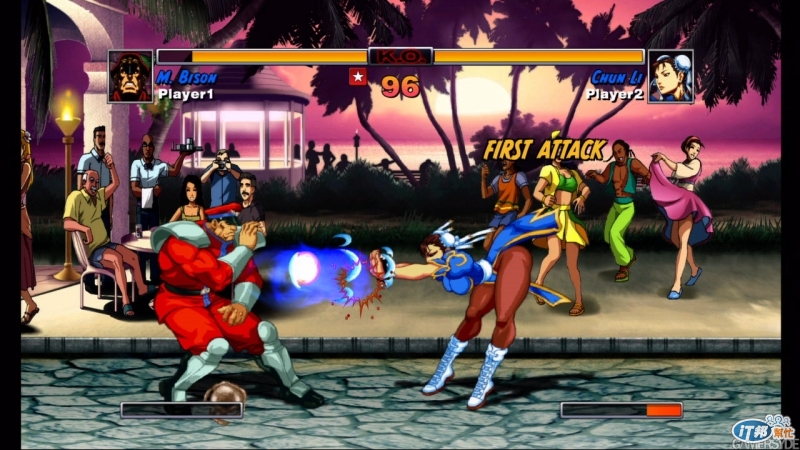Click the red round-win star icon

tap(357, 77)
